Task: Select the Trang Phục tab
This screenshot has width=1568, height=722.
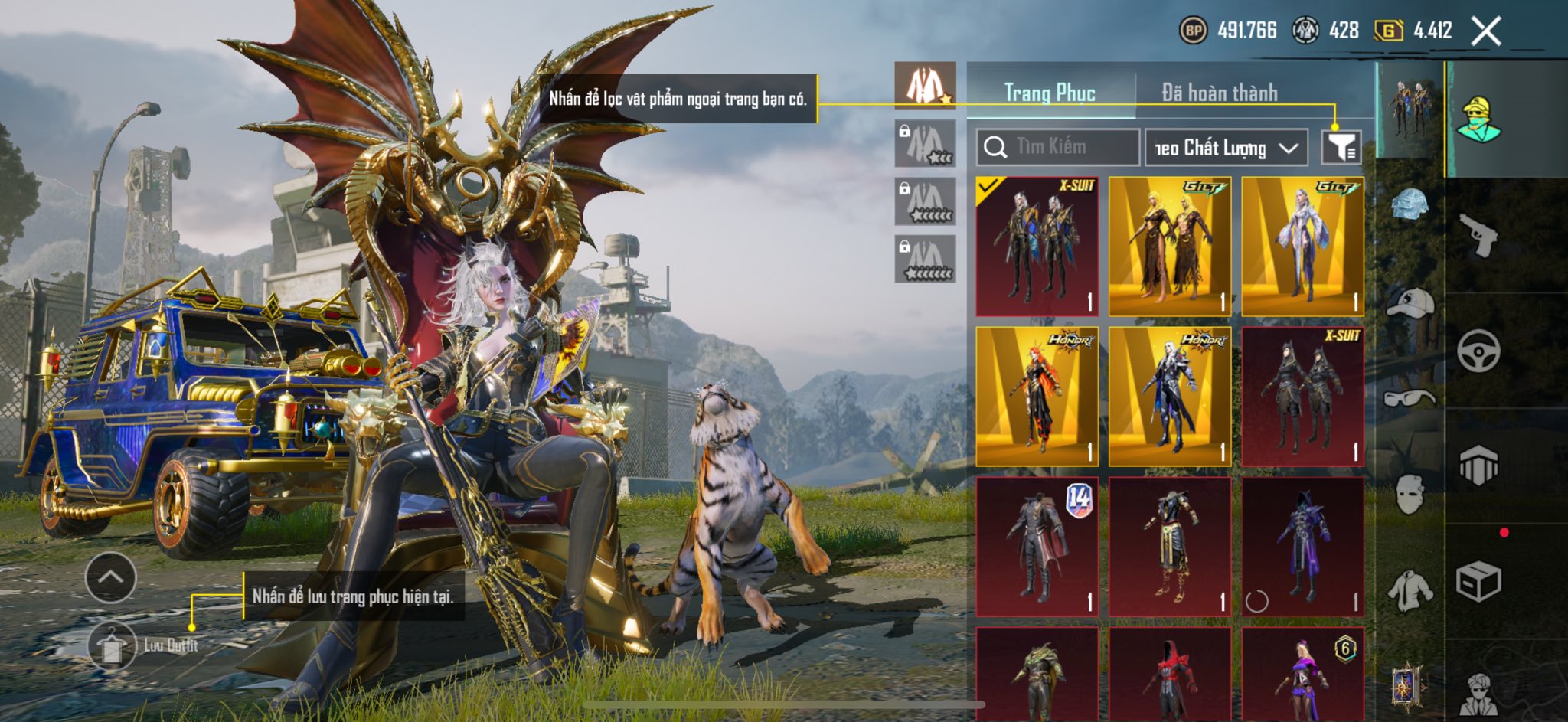Action: coord(1050,93)
